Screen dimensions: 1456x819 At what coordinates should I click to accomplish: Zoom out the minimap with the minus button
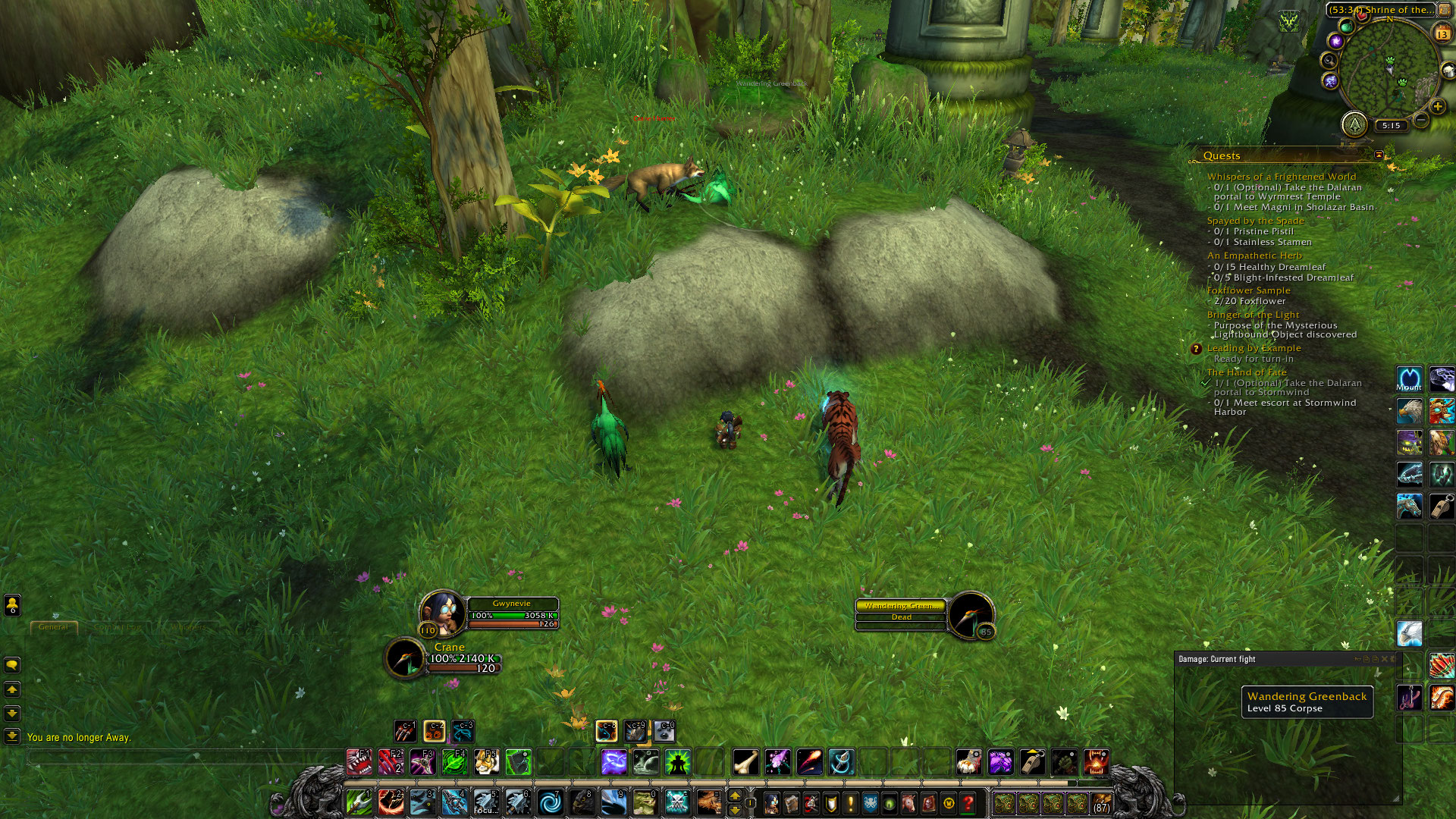[x=1421, y=120]
